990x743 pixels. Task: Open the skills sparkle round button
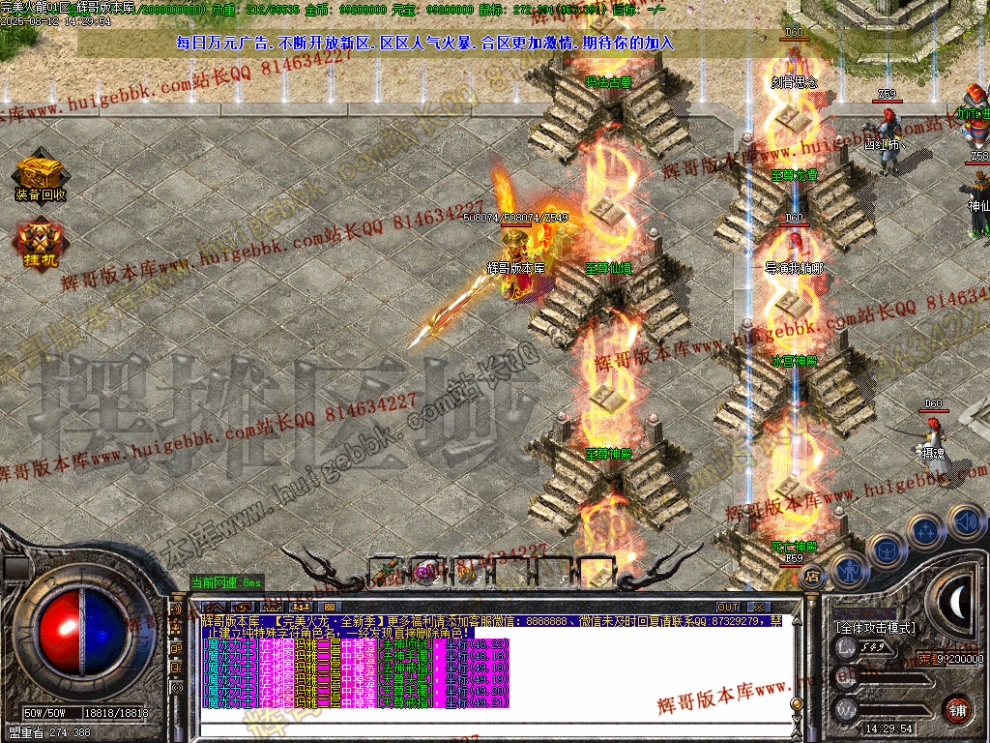coord(925,530)
